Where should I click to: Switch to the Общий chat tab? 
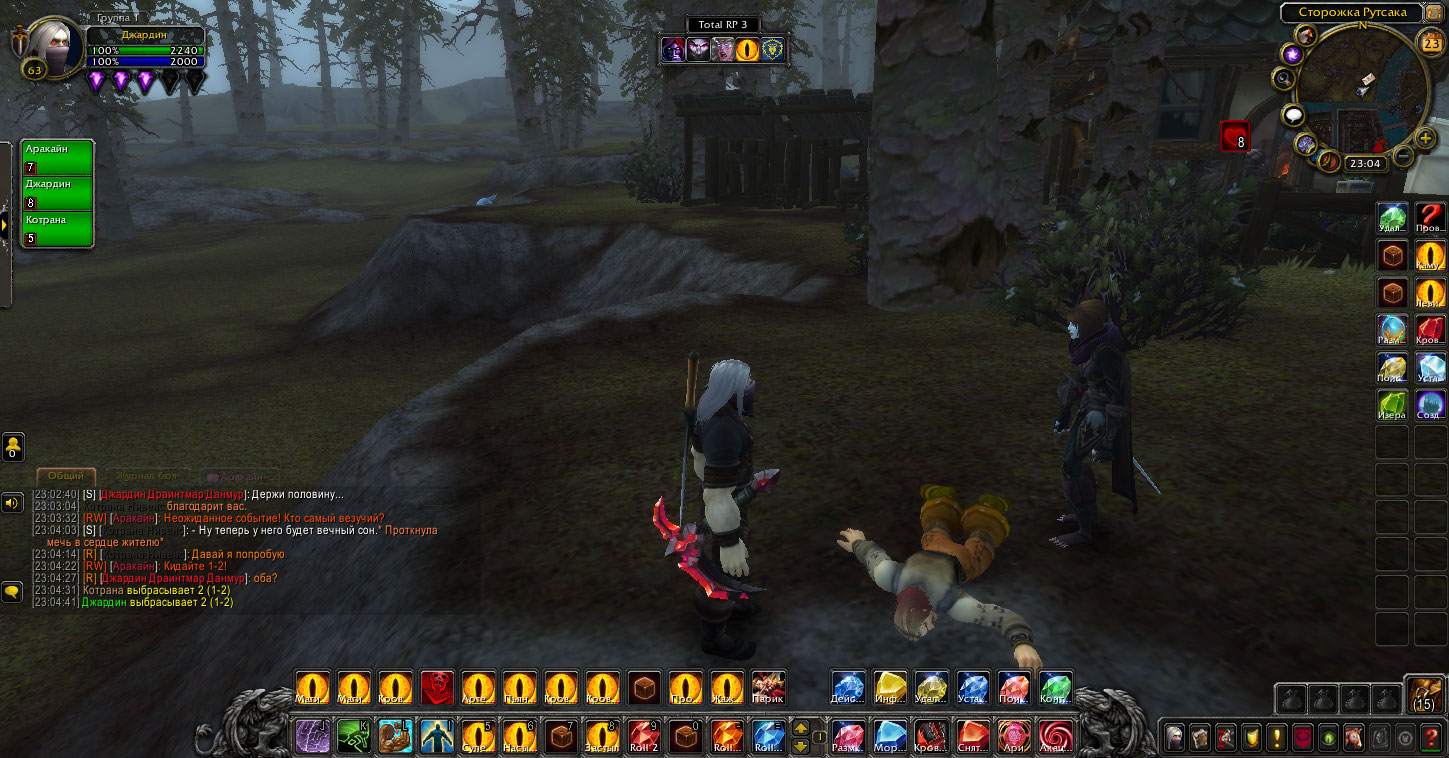(x=66, y=476)
